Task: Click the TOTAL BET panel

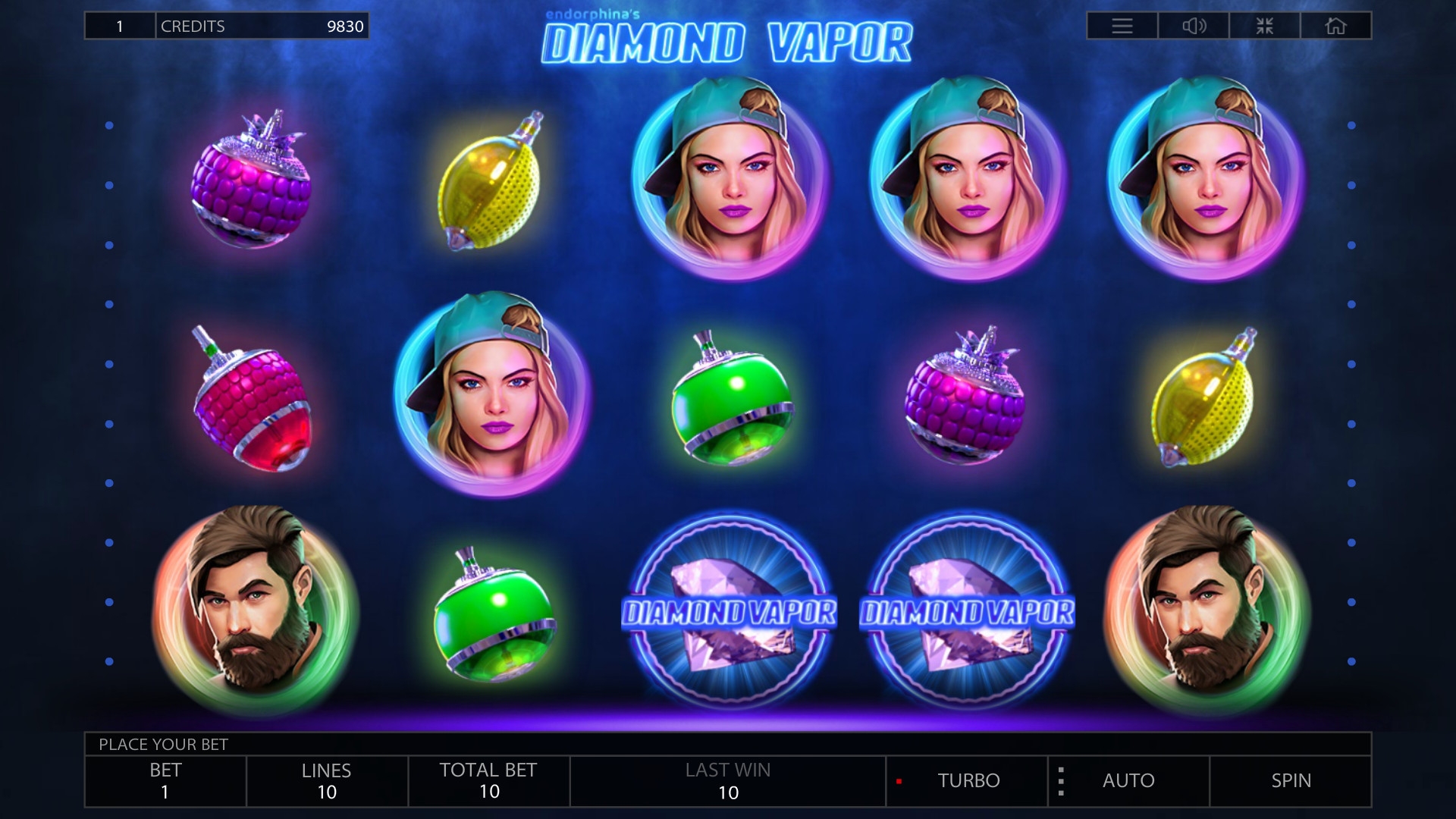Action: 488,781
